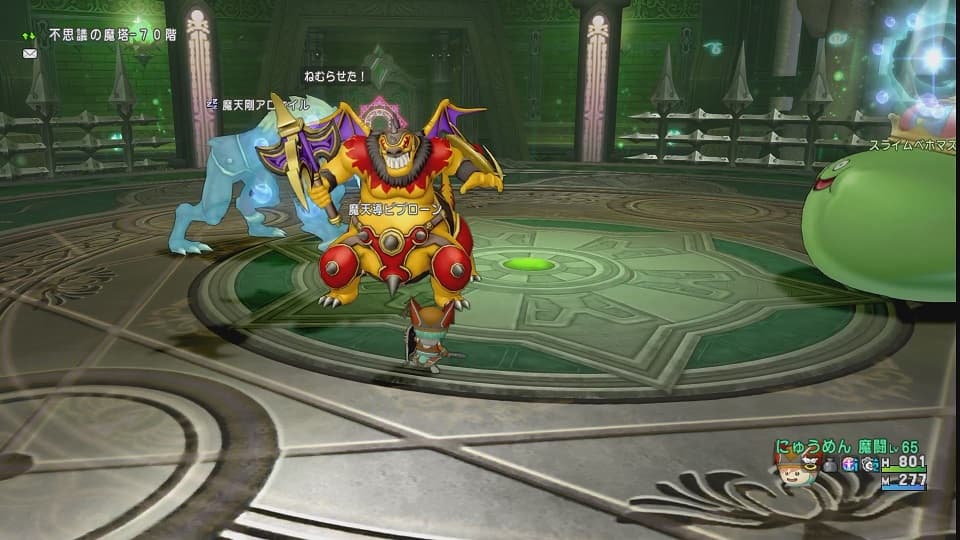Open the mail envelope icon

29,53
